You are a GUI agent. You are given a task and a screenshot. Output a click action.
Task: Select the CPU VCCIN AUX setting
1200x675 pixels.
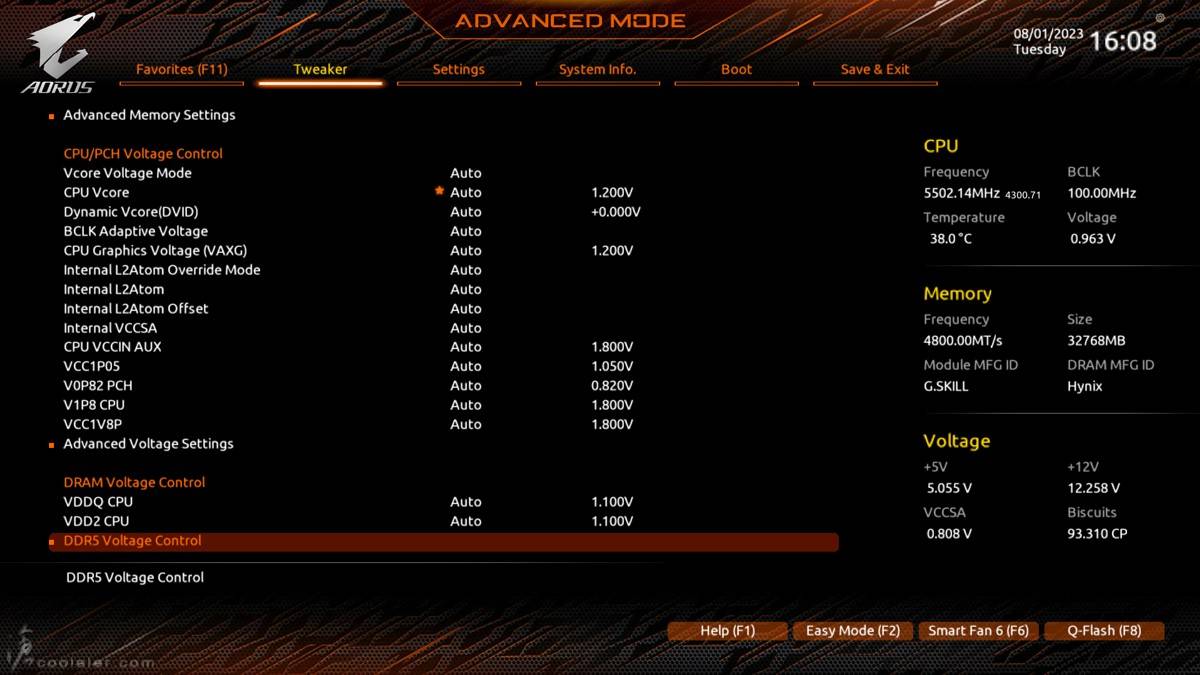tap(112, 347)
